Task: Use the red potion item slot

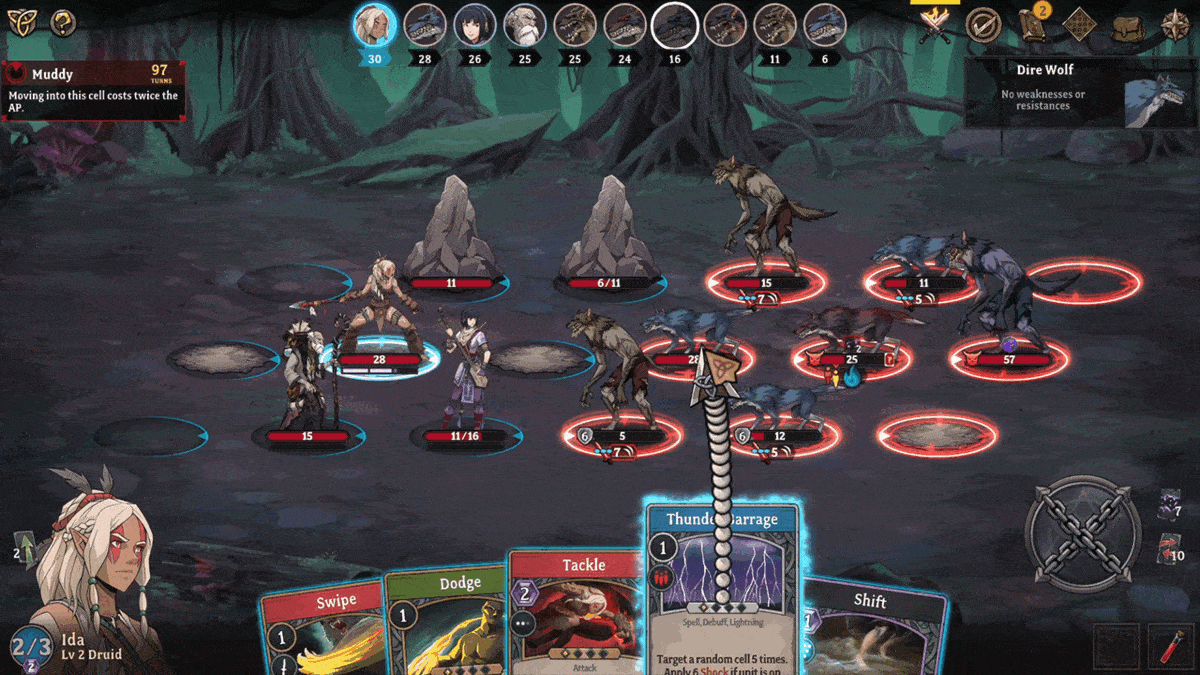Action: tap(1170, 645)
